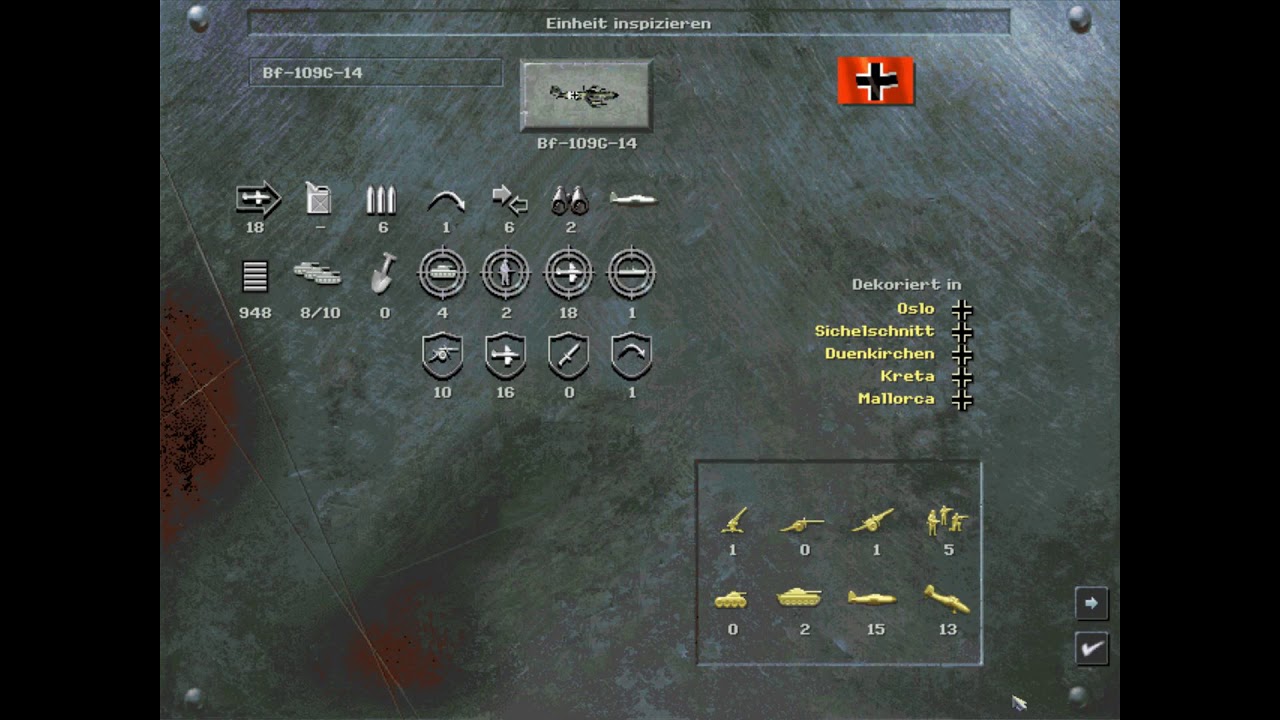This screenshot has width=1280, height=720.
Task: Click the fuel canister icon
Action: 318,200
